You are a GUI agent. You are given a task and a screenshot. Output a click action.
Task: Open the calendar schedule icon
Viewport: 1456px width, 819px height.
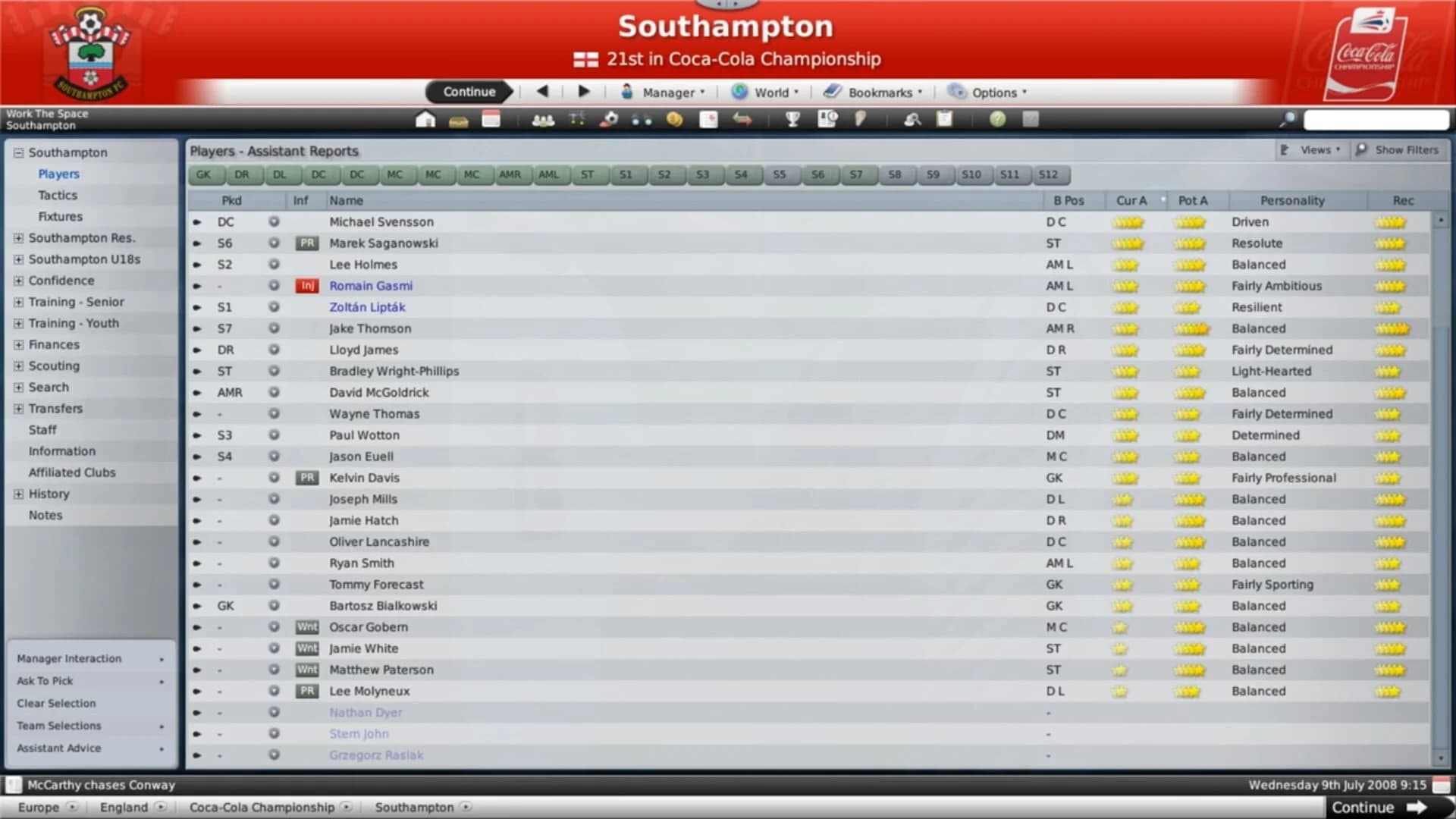point(491,119)
